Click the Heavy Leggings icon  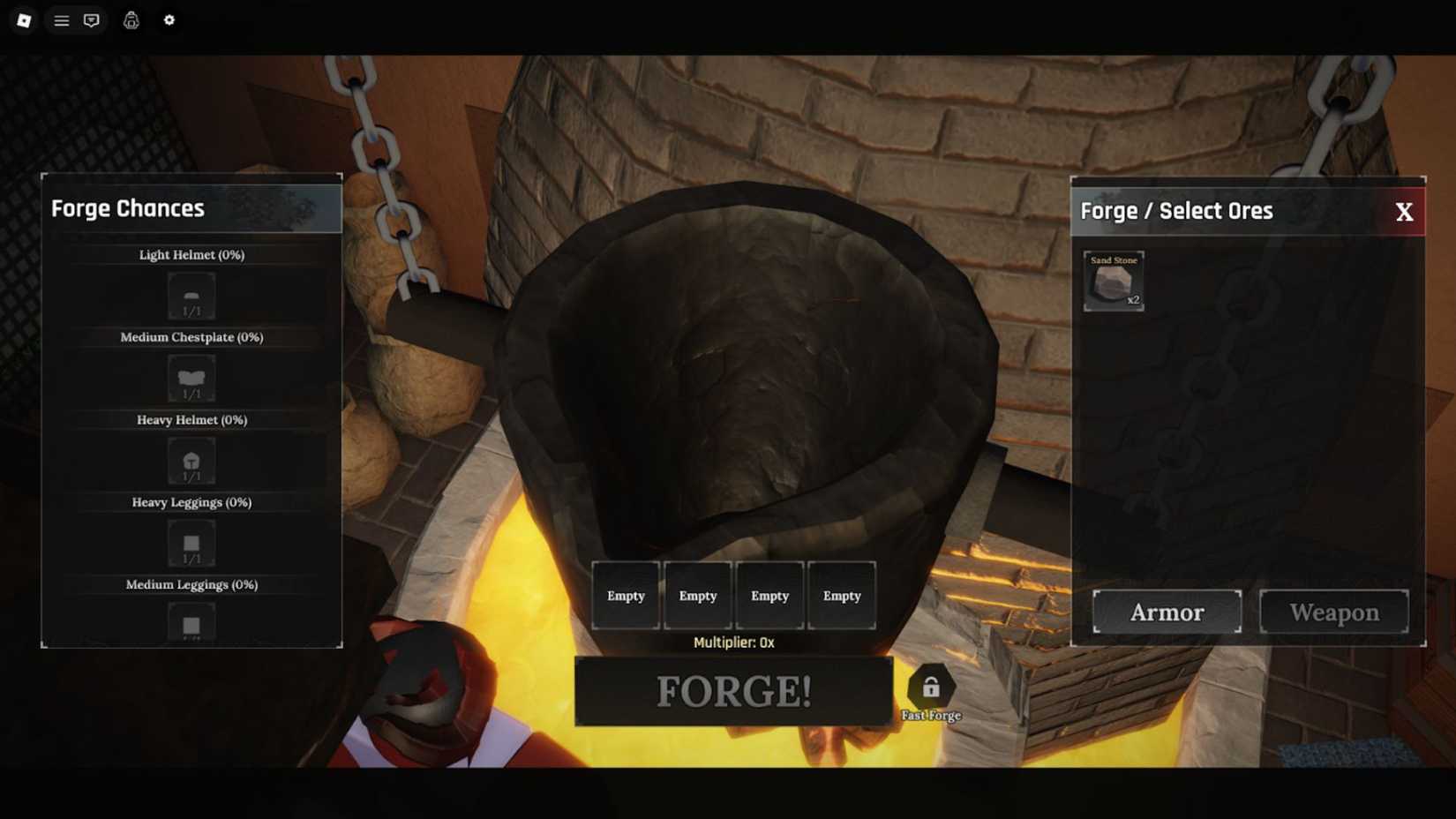[x=191, y=542]
